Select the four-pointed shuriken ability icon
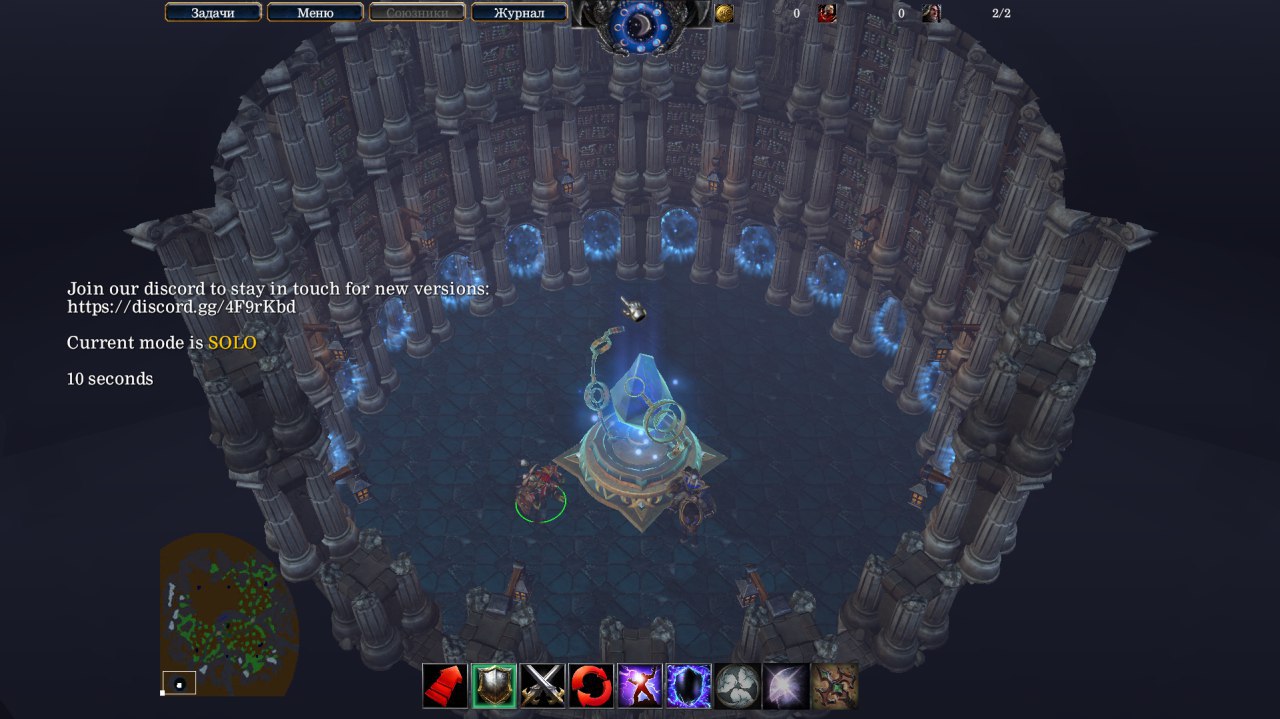Screen dimensions: 1280x719 tap(834, 686)
